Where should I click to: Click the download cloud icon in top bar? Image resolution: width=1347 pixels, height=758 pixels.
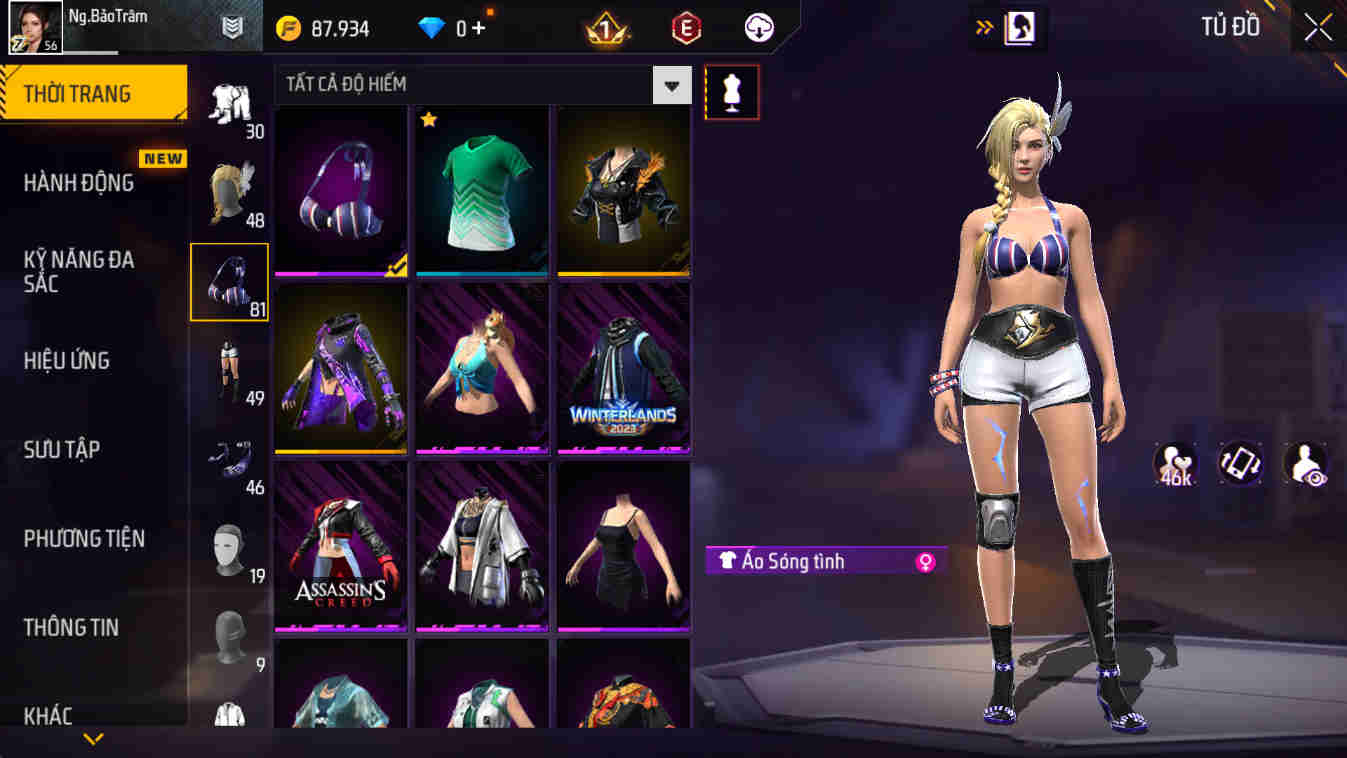757,28
